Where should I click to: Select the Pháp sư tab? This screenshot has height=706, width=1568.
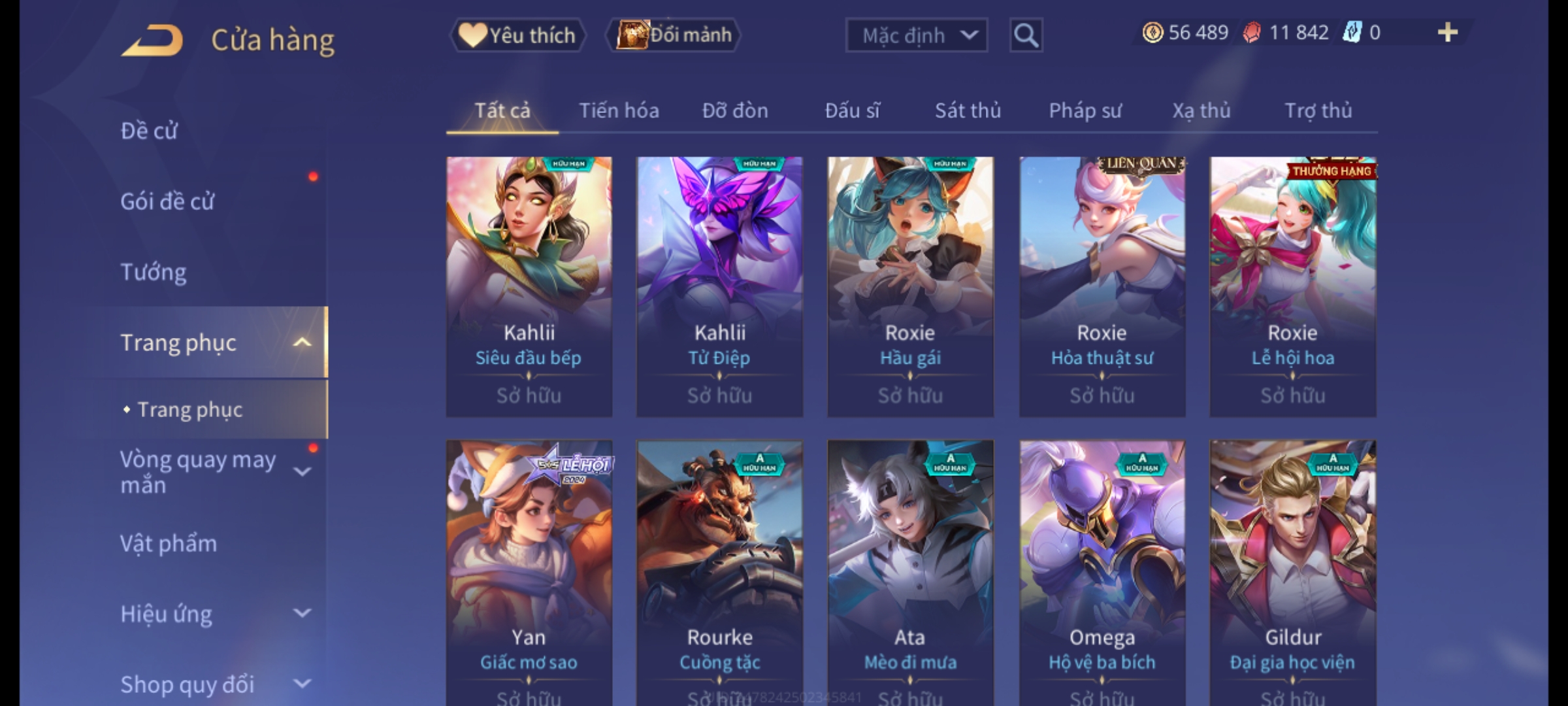1085,110
